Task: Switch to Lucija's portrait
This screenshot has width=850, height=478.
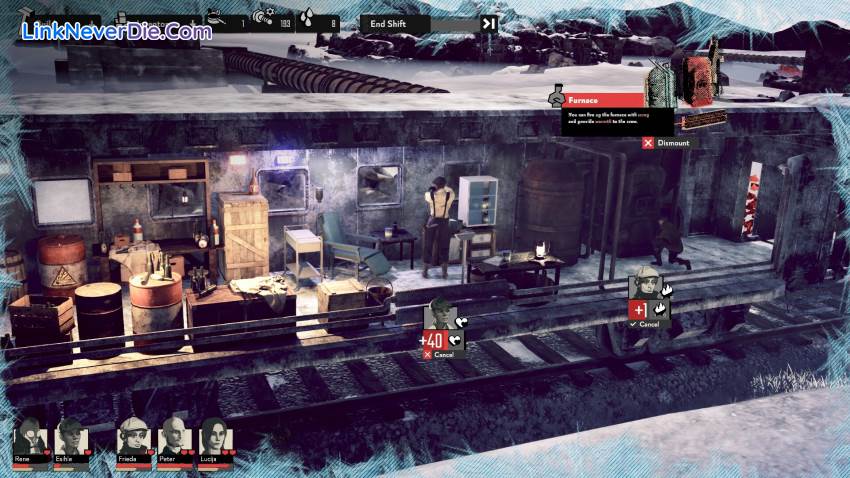Action: (215, 438)
